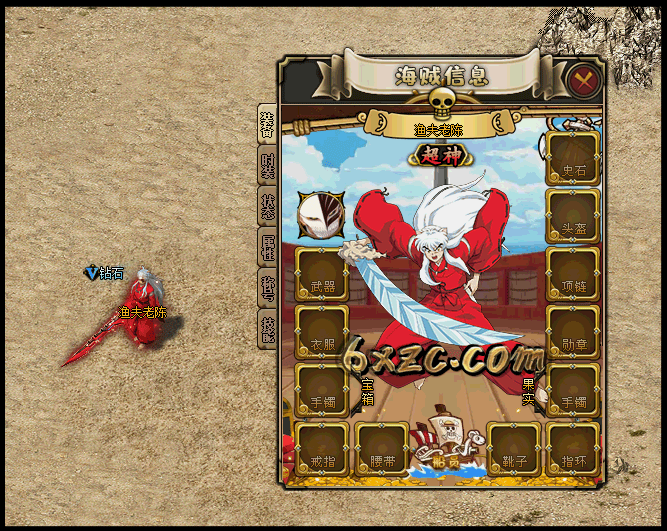Screen dimensions: 667x531
Task: Select the 装备 (equipment) tab
Action: (267, 125)
